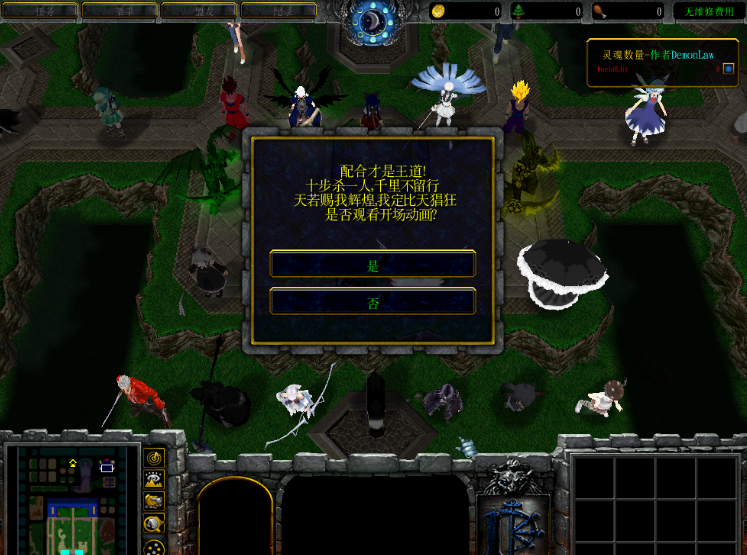This screenshot has height=555, width=747.
Task: Activate the minimap signal ping button
Action: (154, 458)
